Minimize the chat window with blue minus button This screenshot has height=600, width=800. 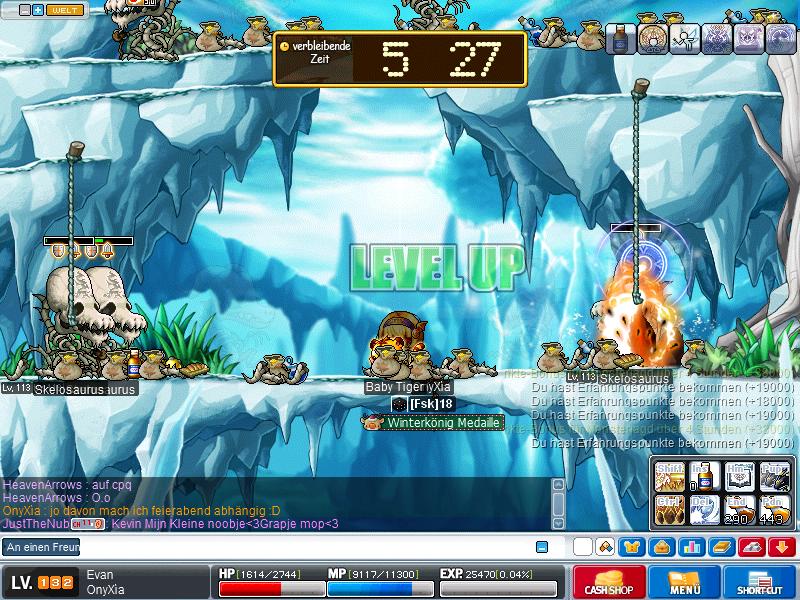tap(542, 547)
